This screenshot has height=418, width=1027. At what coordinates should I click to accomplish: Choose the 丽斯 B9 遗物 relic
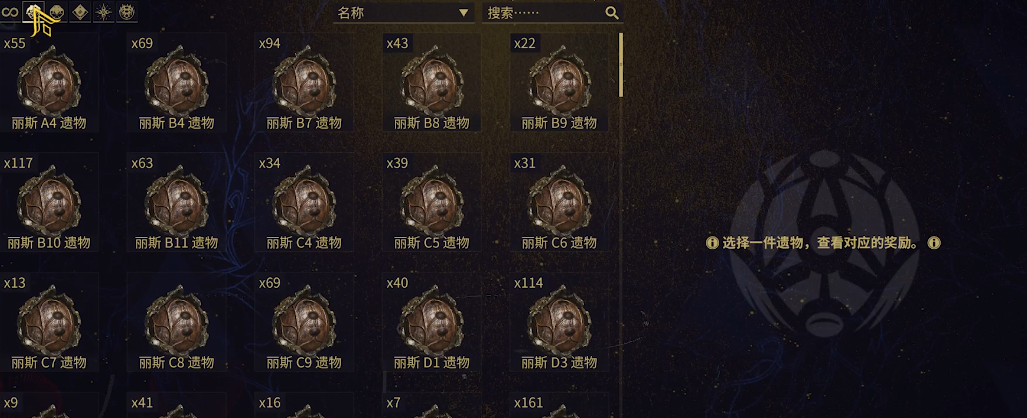coord(559,84)
